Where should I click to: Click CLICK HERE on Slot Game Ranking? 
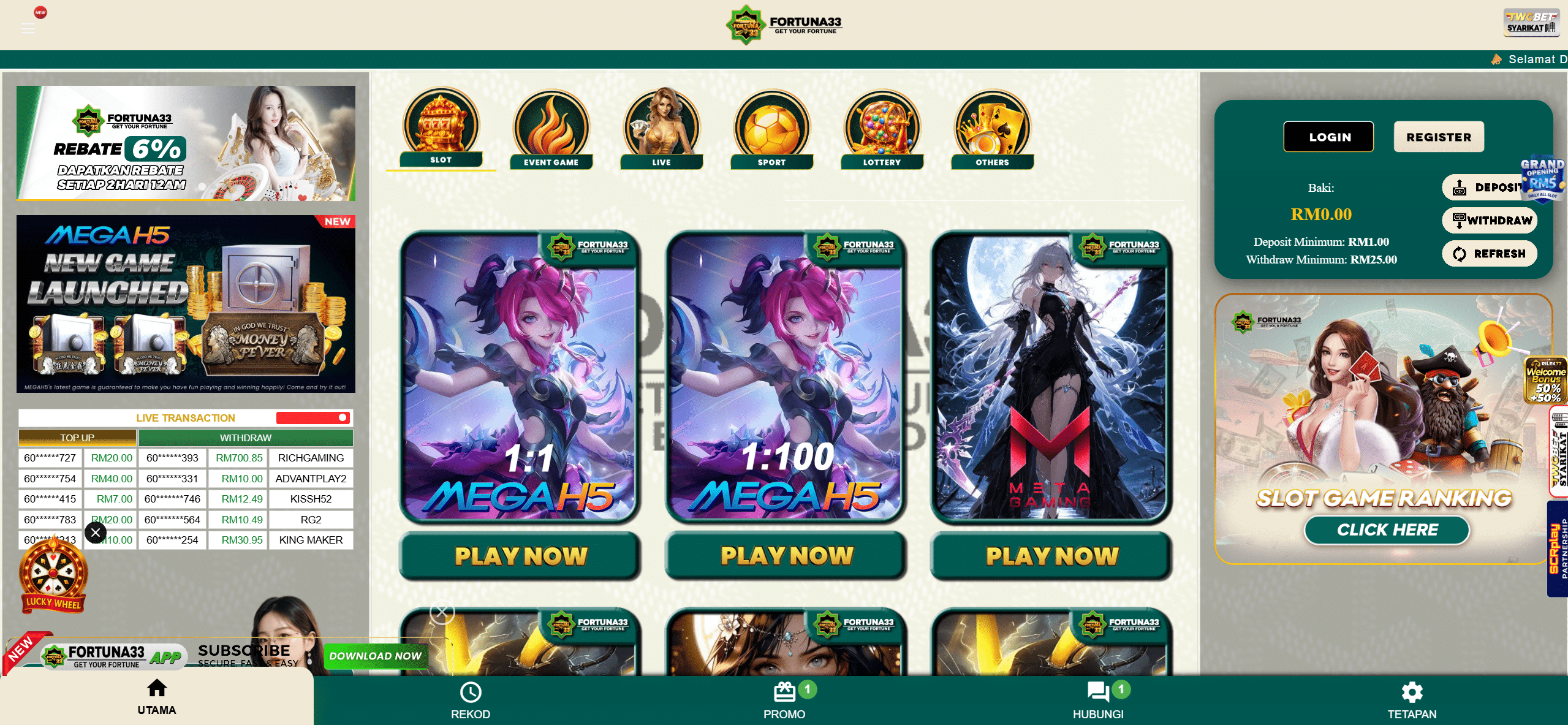tap(1387, 530)
